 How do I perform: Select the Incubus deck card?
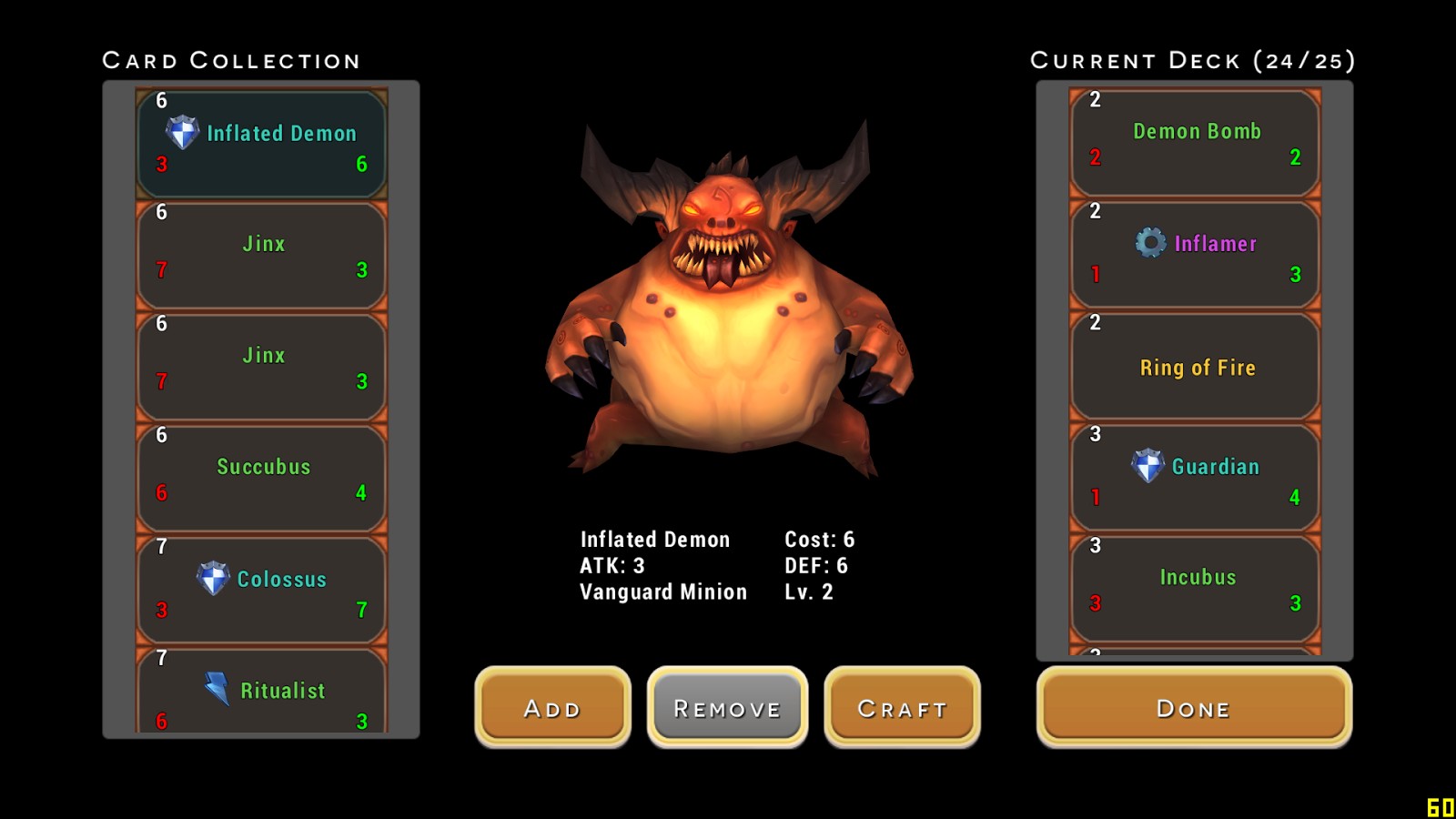pos(1195,589)
